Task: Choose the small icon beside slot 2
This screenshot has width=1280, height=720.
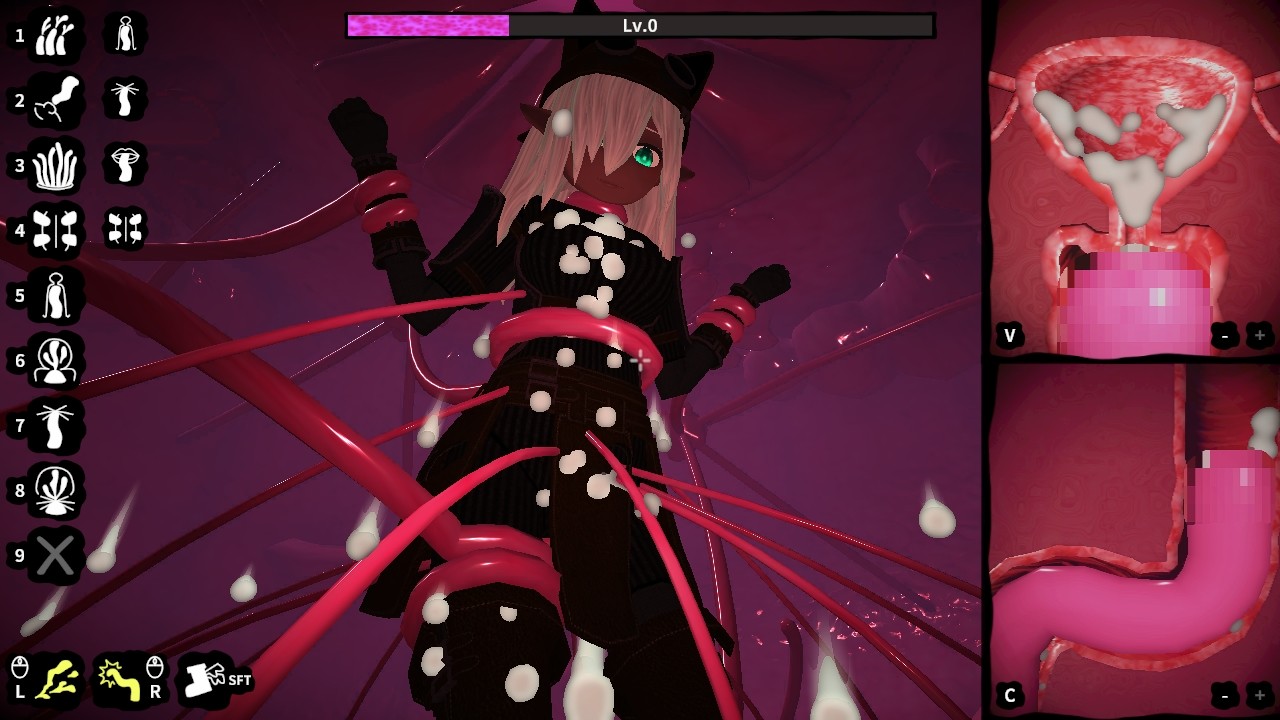Action: point(125,99)
